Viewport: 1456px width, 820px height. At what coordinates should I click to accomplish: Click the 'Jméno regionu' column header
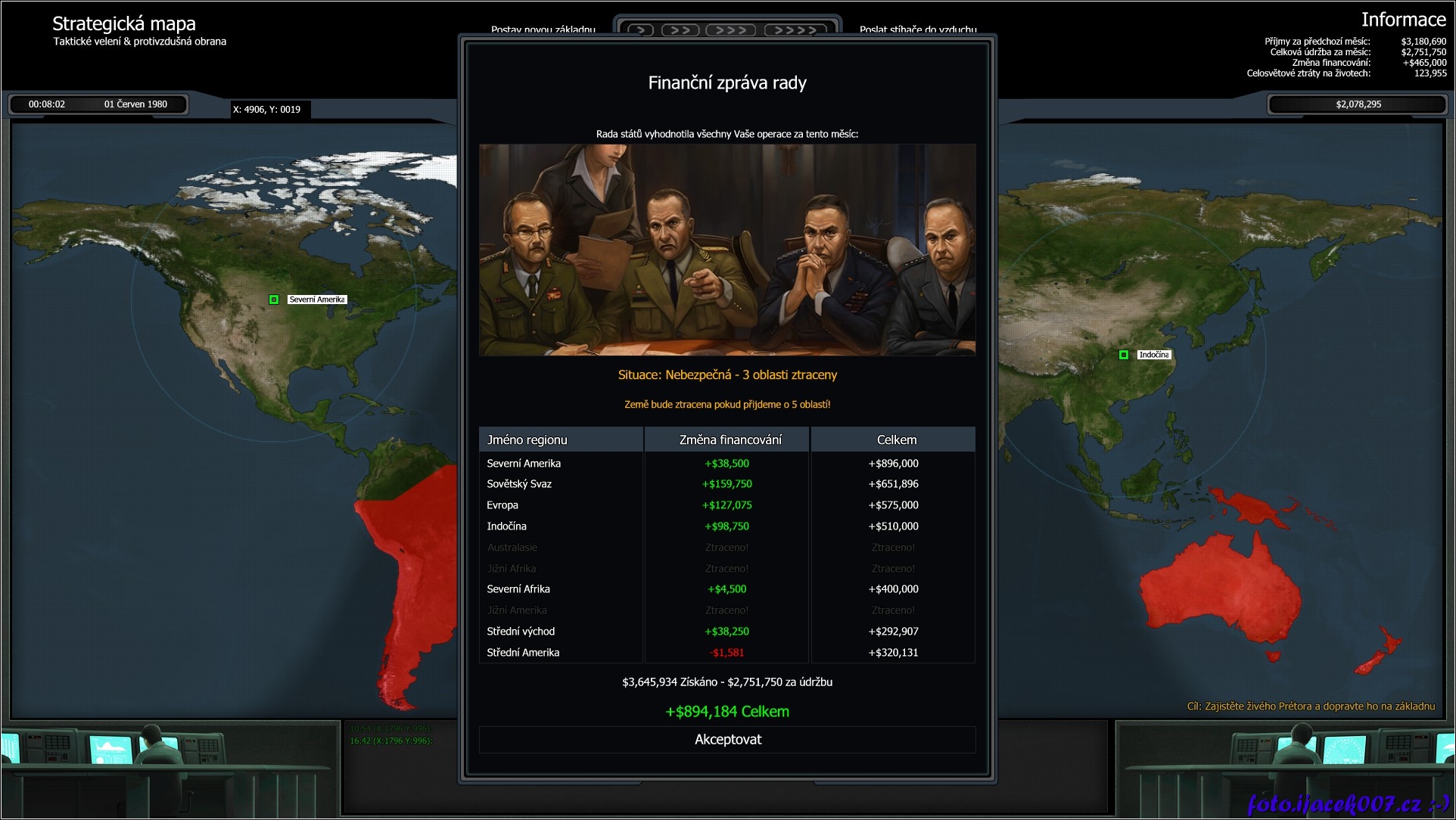click(561, 440)
